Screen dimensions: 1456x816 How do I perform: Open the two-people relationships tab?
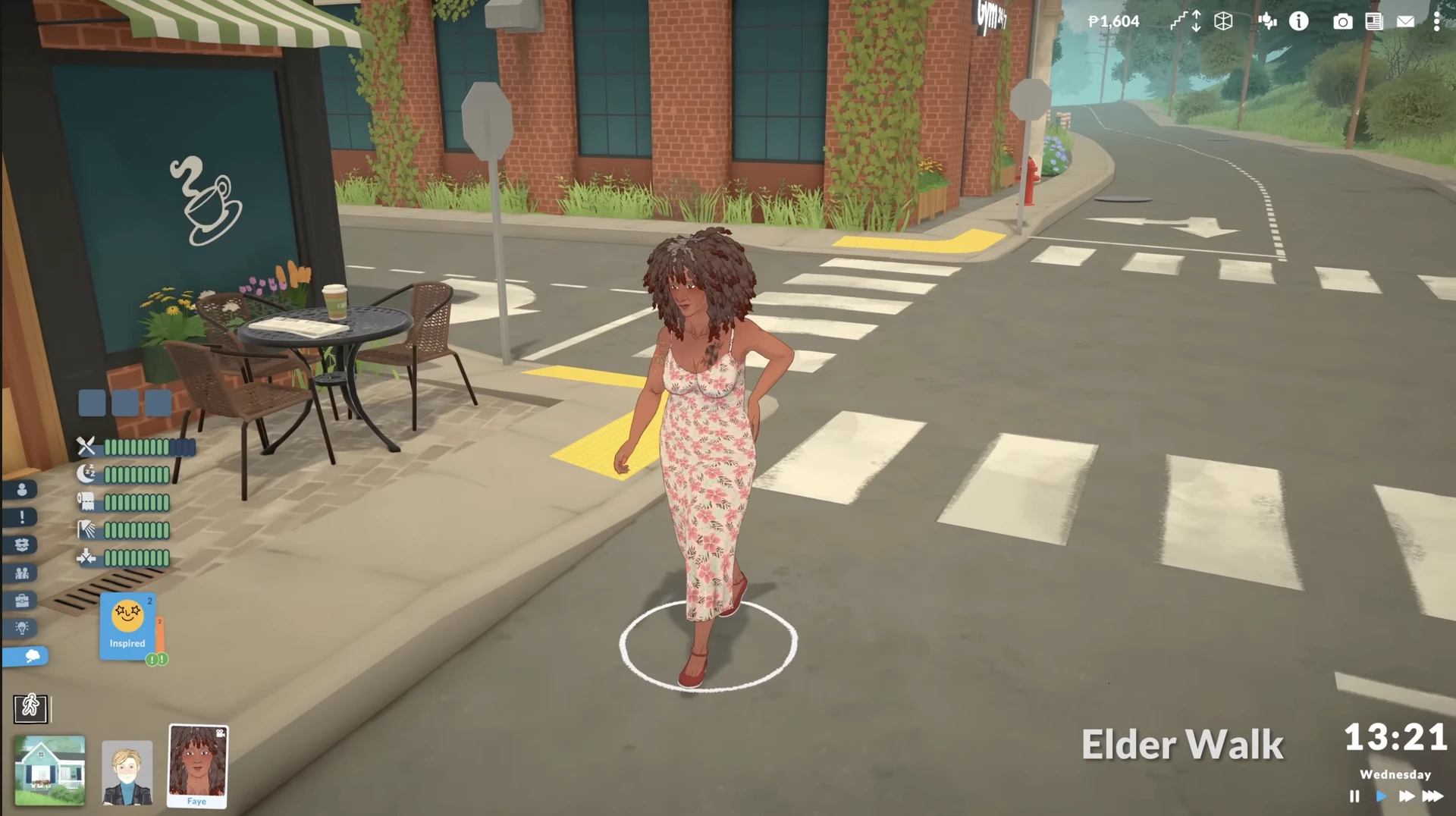(x=22, y=573)
